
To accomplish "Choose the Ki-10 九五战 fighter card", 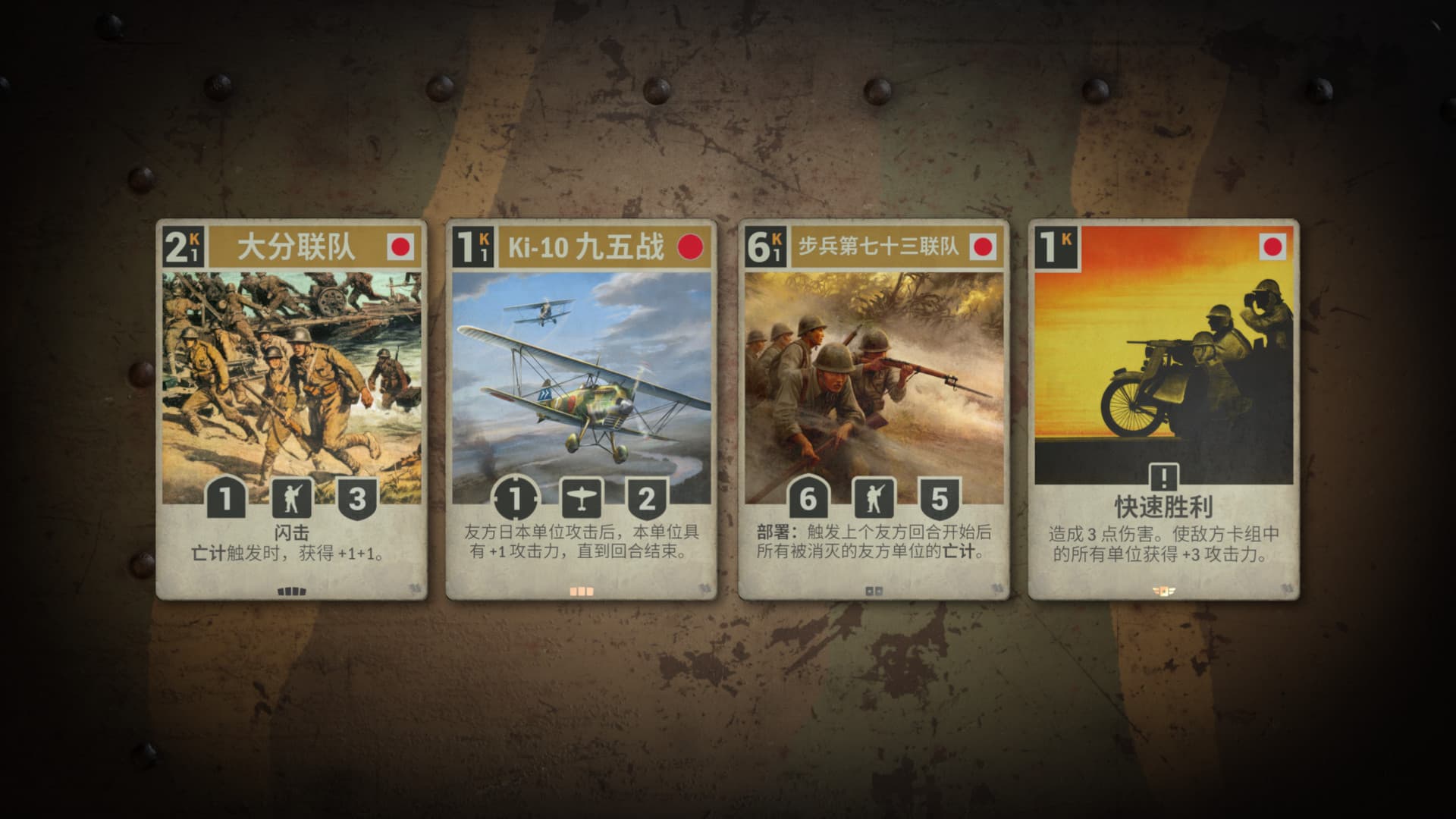I will pyautogui.click(x=581, y=409).
